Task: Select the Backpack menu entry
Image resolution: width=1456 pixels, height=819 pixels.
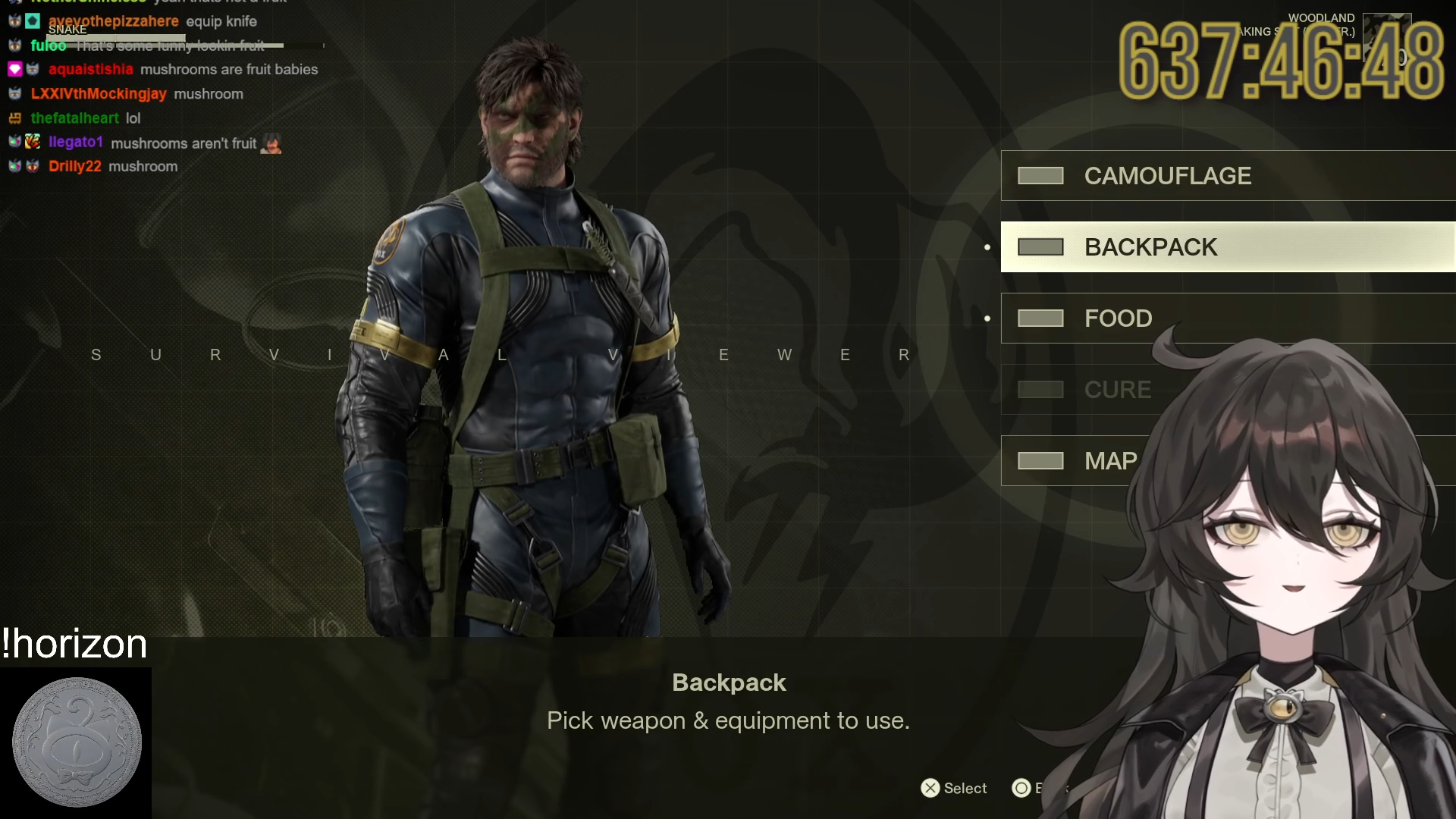Action: (1150, 247)
